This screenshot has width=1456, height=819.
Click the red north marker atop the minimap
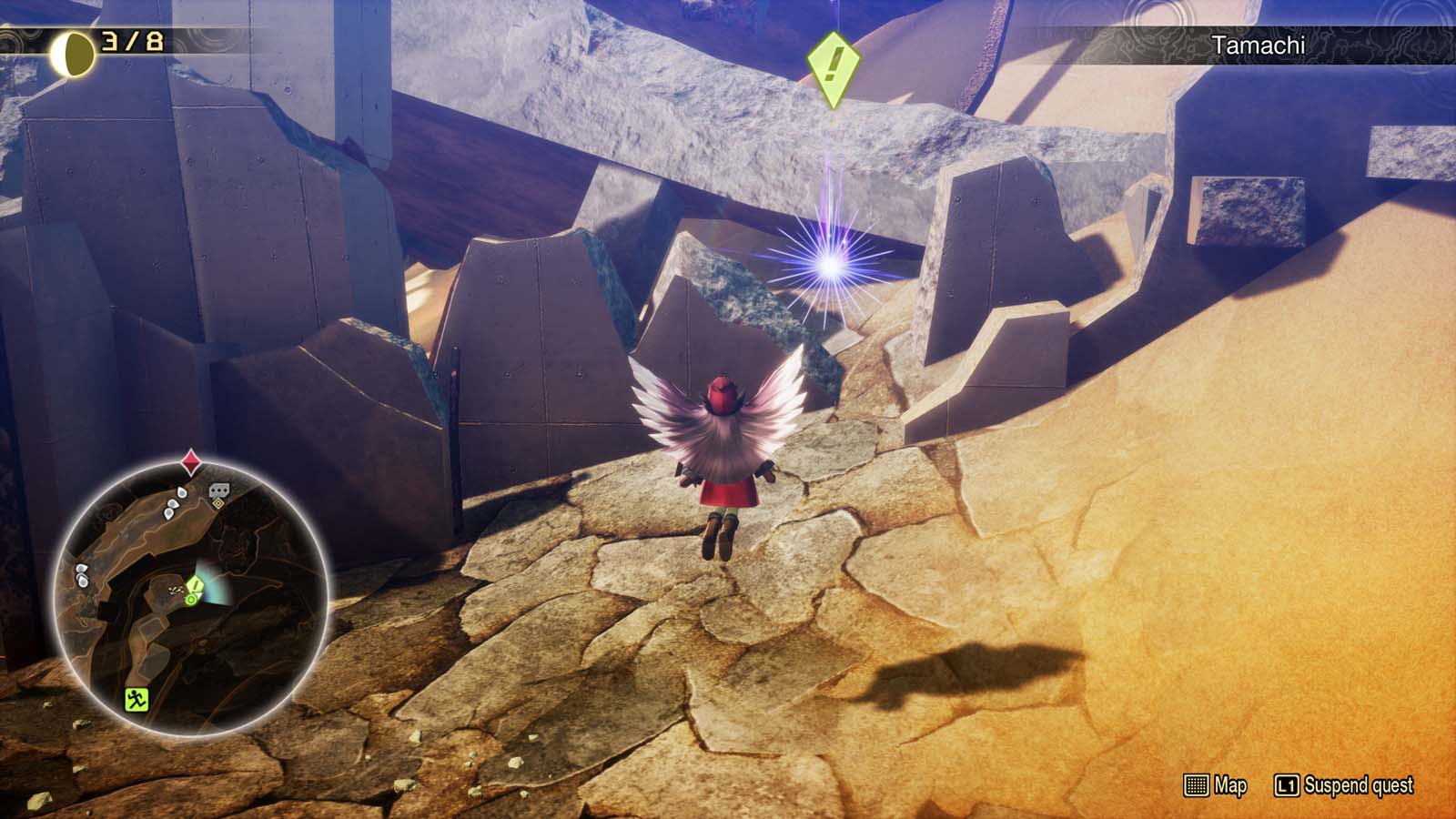[191, 460]
